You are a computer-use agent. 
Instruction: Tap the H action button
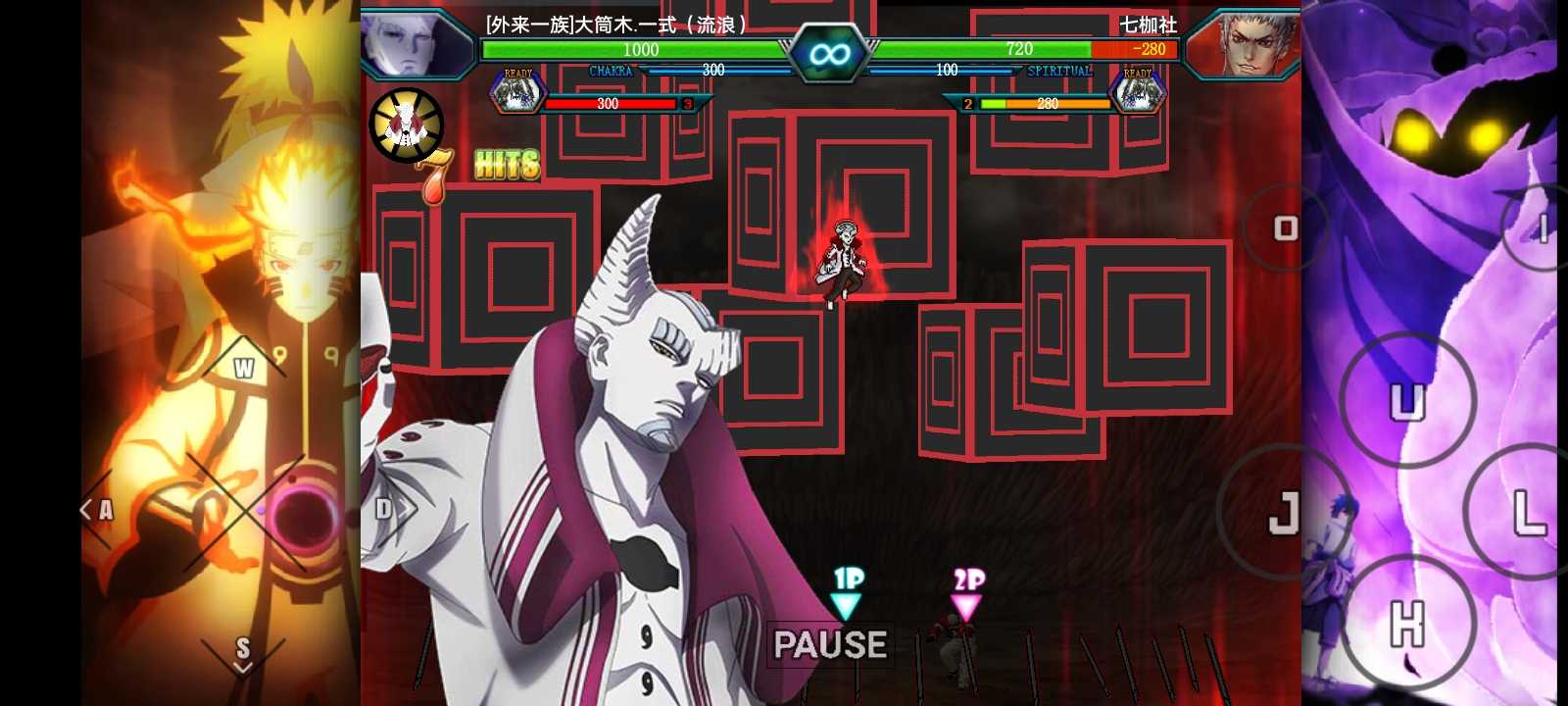tap(1407, 624)
